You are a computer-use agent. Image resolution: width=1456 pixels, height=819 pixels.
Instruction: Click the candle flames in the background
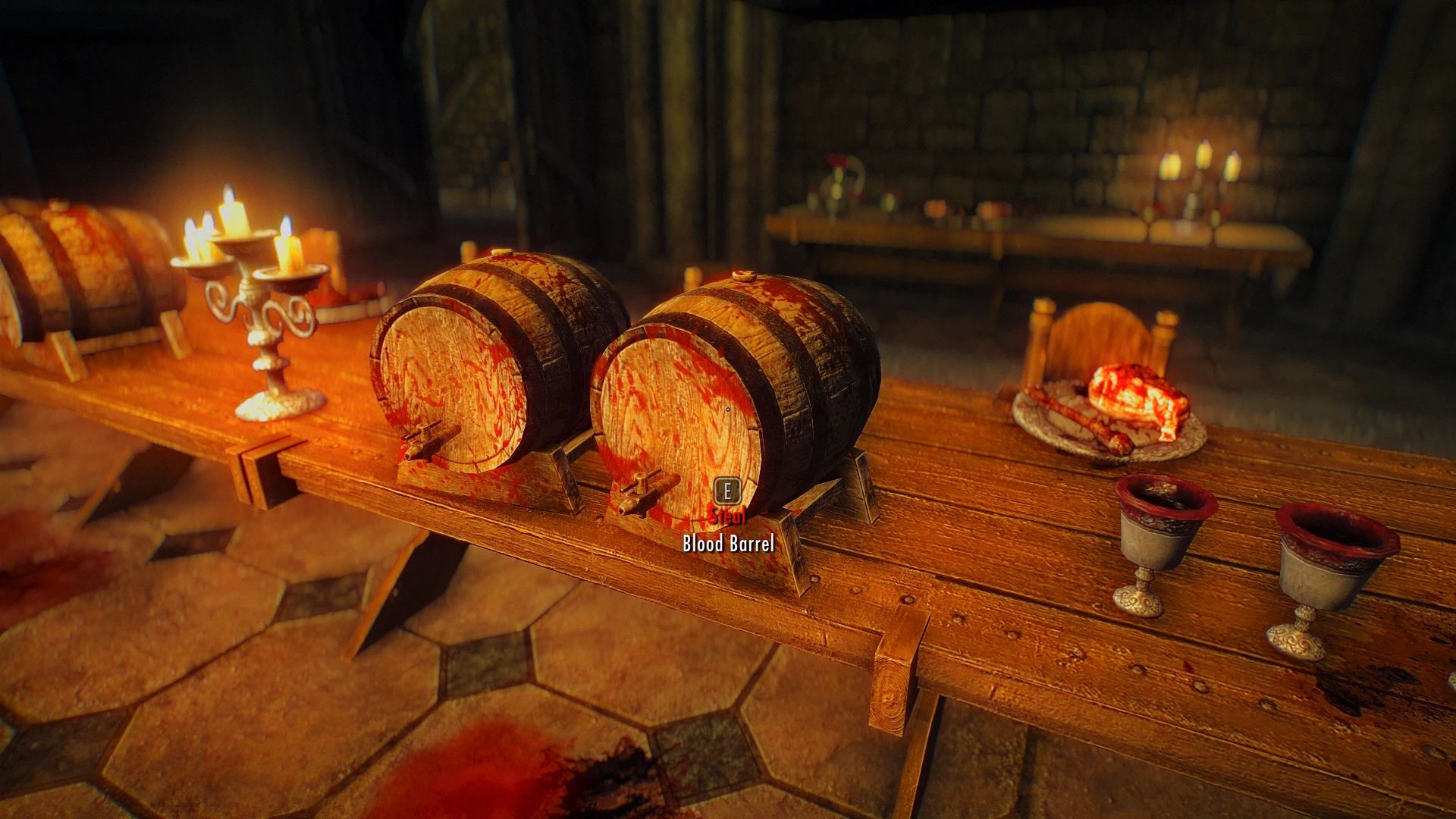coord(1198,163)
